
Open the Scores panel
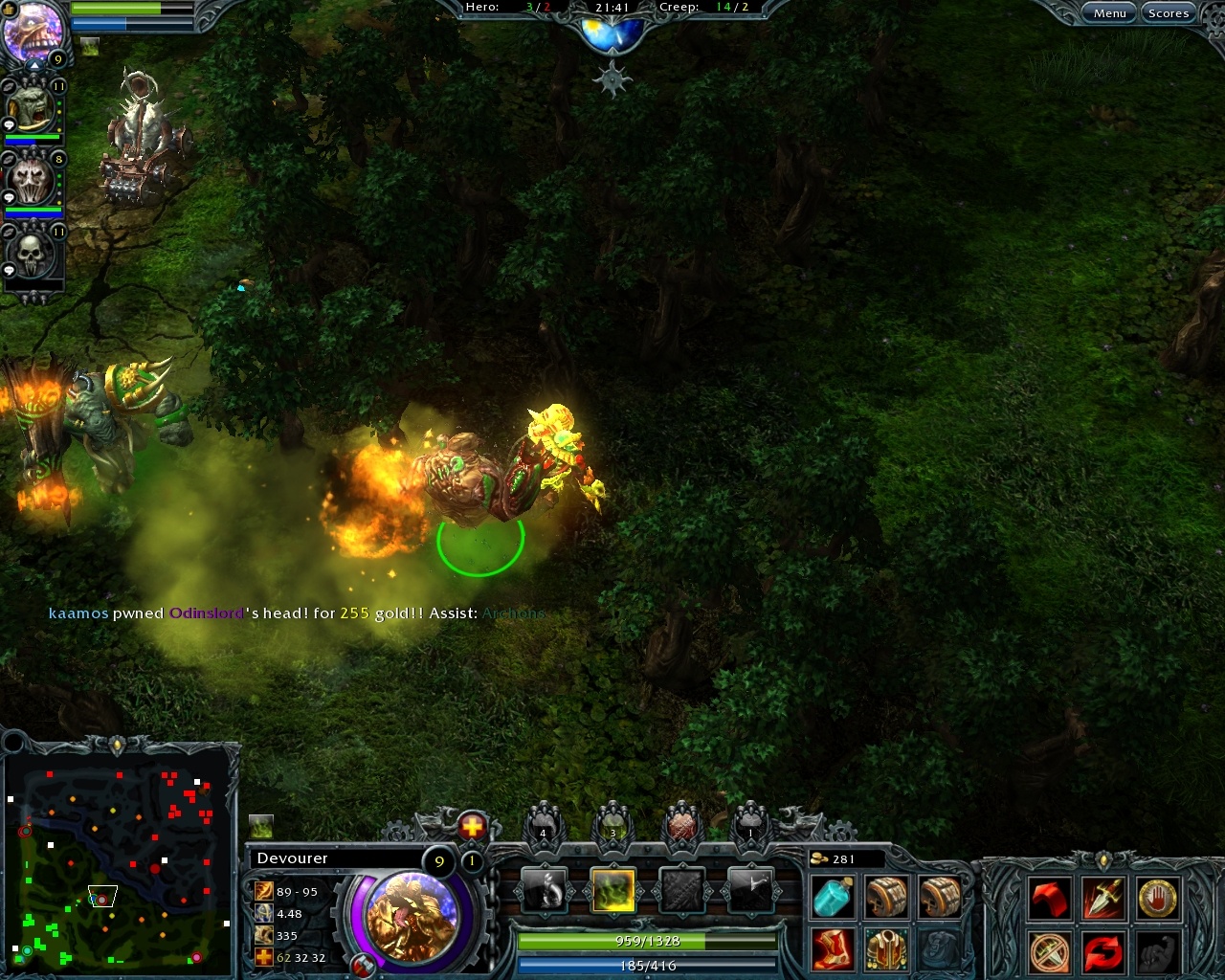[x=1169, y=12]
